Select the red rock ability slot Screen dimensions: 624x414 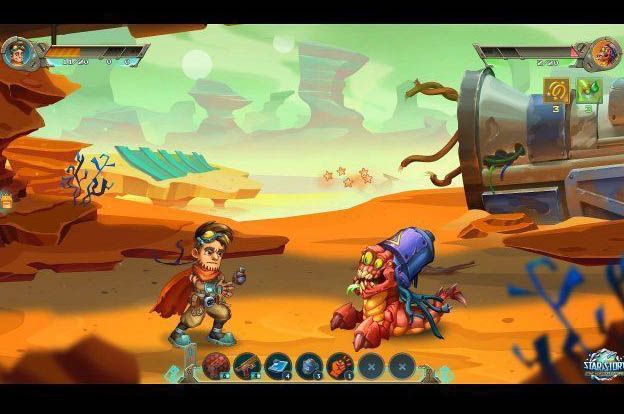click(216, 365)
